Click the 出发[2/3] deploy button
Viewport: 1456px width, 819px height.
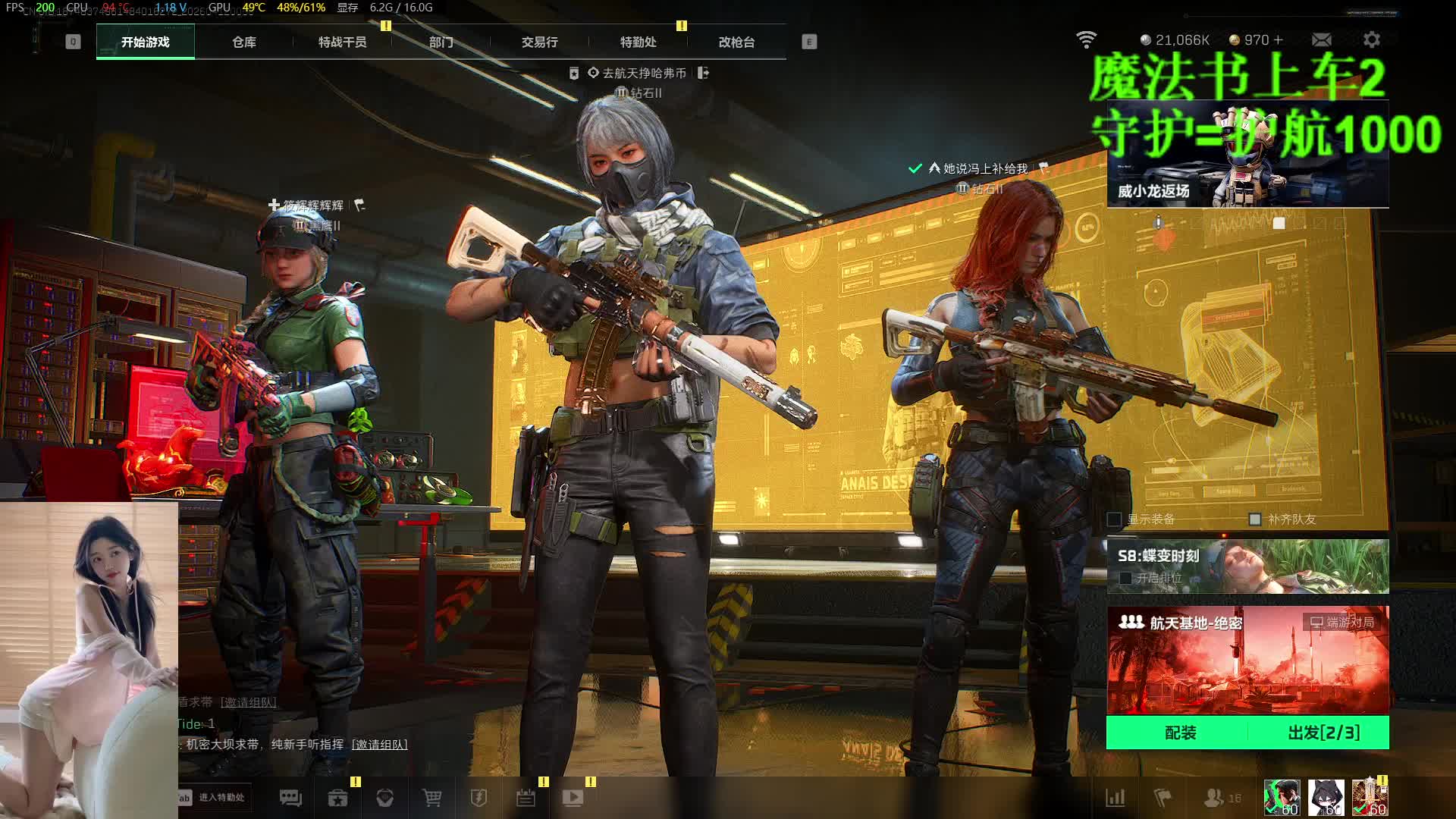click(1323, 733)
